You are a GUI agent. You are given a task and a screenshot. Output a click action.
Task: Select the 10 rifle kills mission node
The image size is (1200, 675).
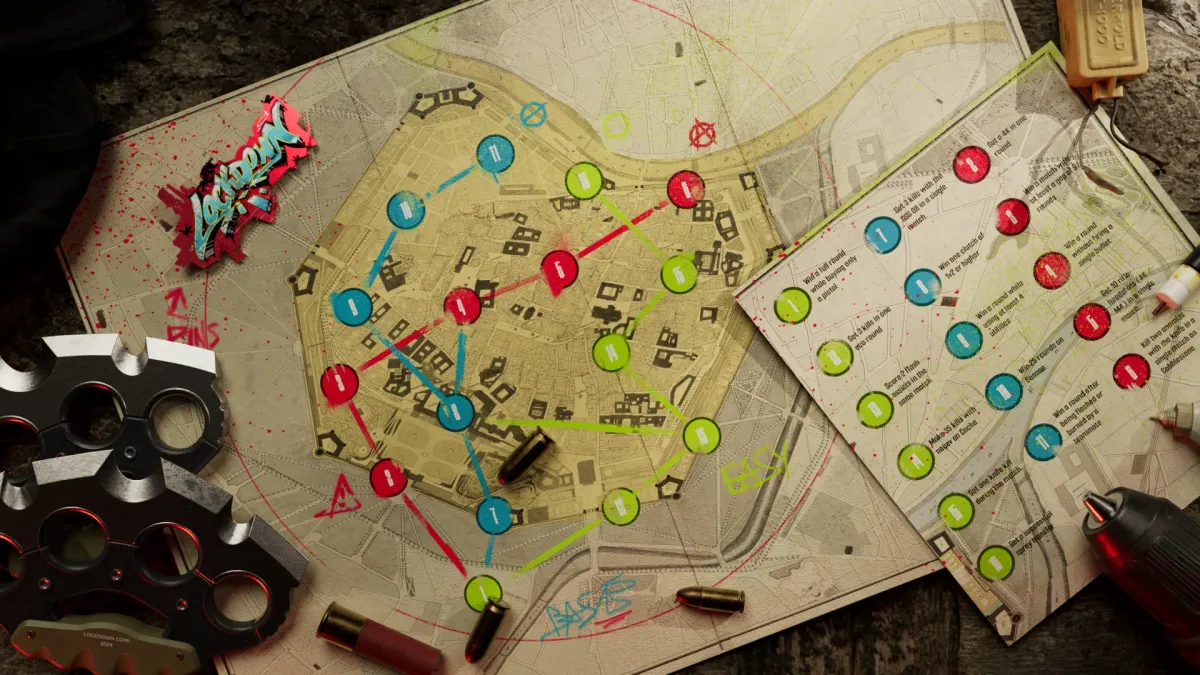coord(1091,321)
